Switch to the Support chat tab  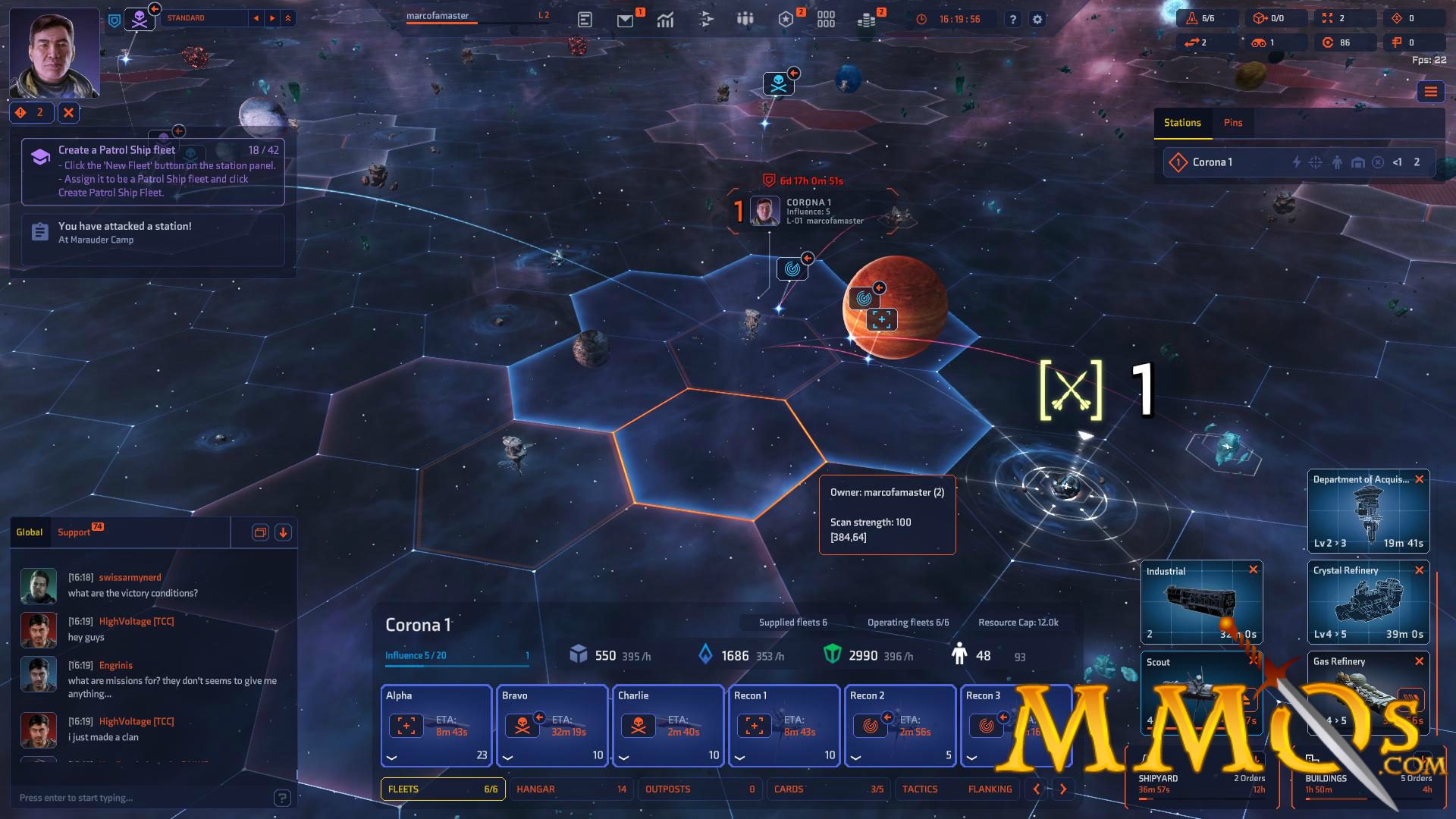point(74,532)
